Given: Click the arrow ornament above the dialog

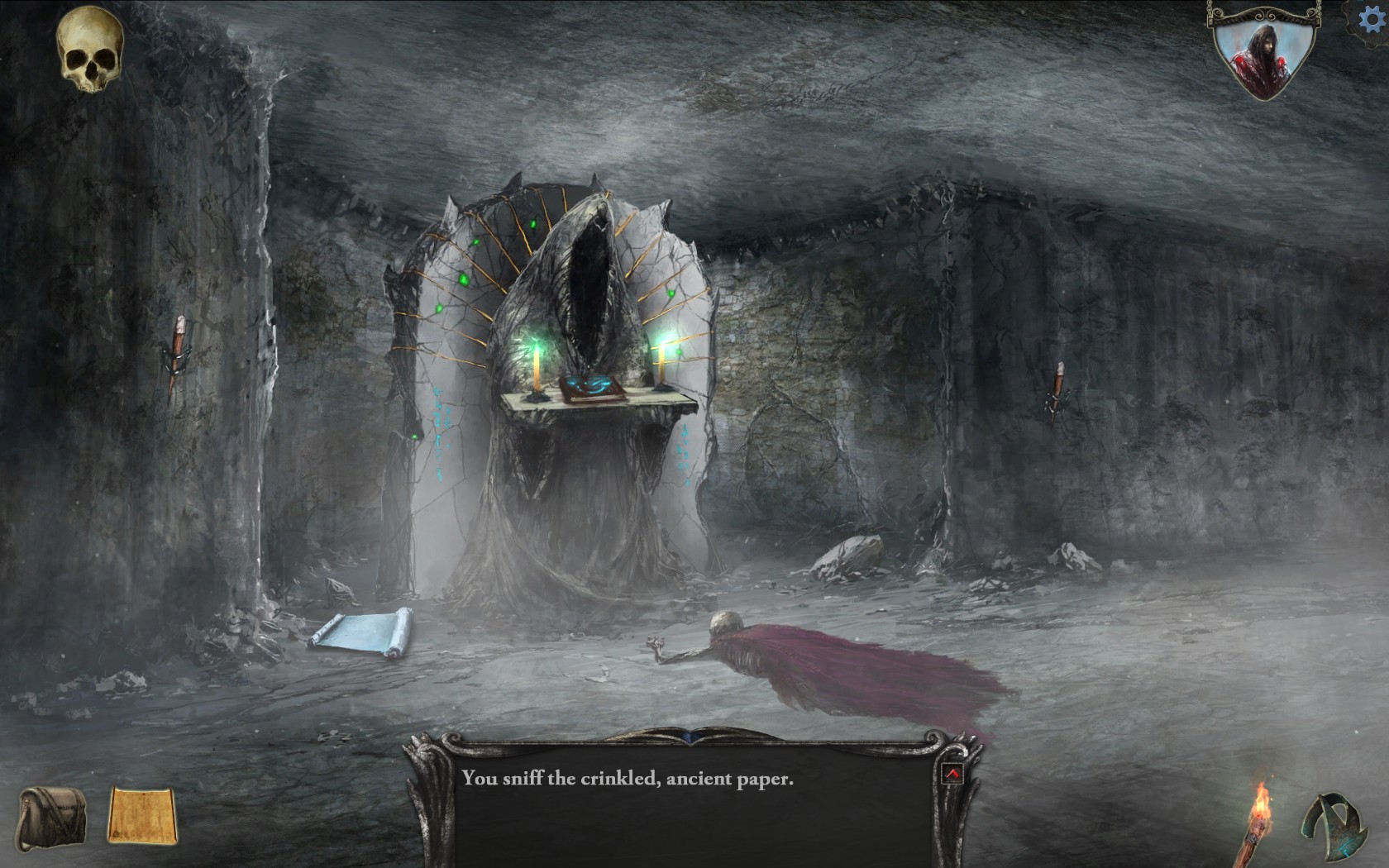Looking at the screenshot, I should point(689,734).
